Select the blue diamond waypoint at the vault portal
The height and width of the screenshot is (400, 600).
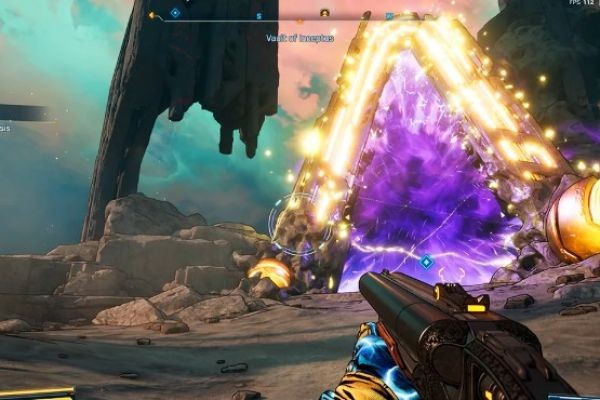coord(426,262)
